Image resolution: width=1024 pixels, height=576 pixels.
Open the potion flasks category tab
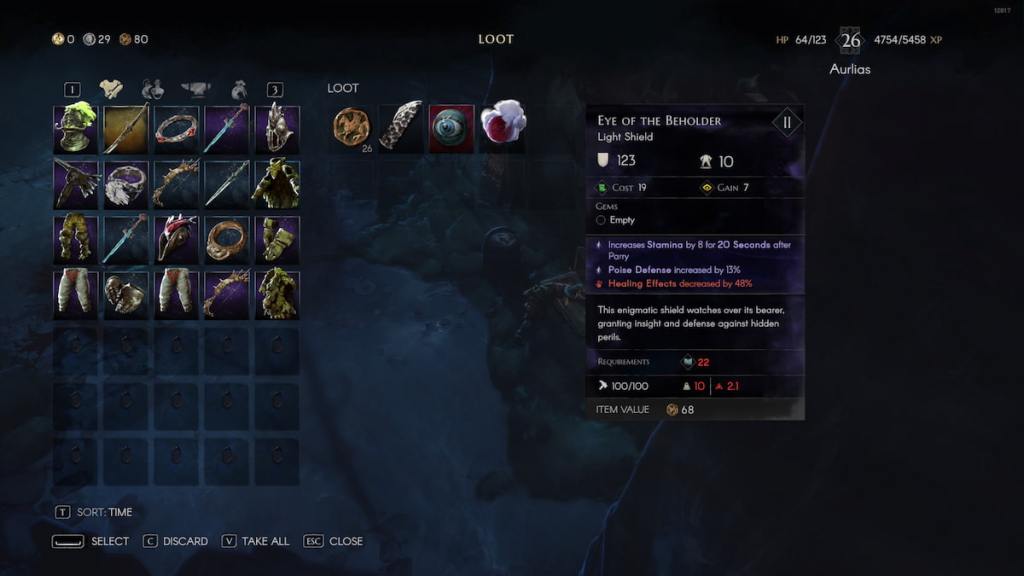pos(152,89)
